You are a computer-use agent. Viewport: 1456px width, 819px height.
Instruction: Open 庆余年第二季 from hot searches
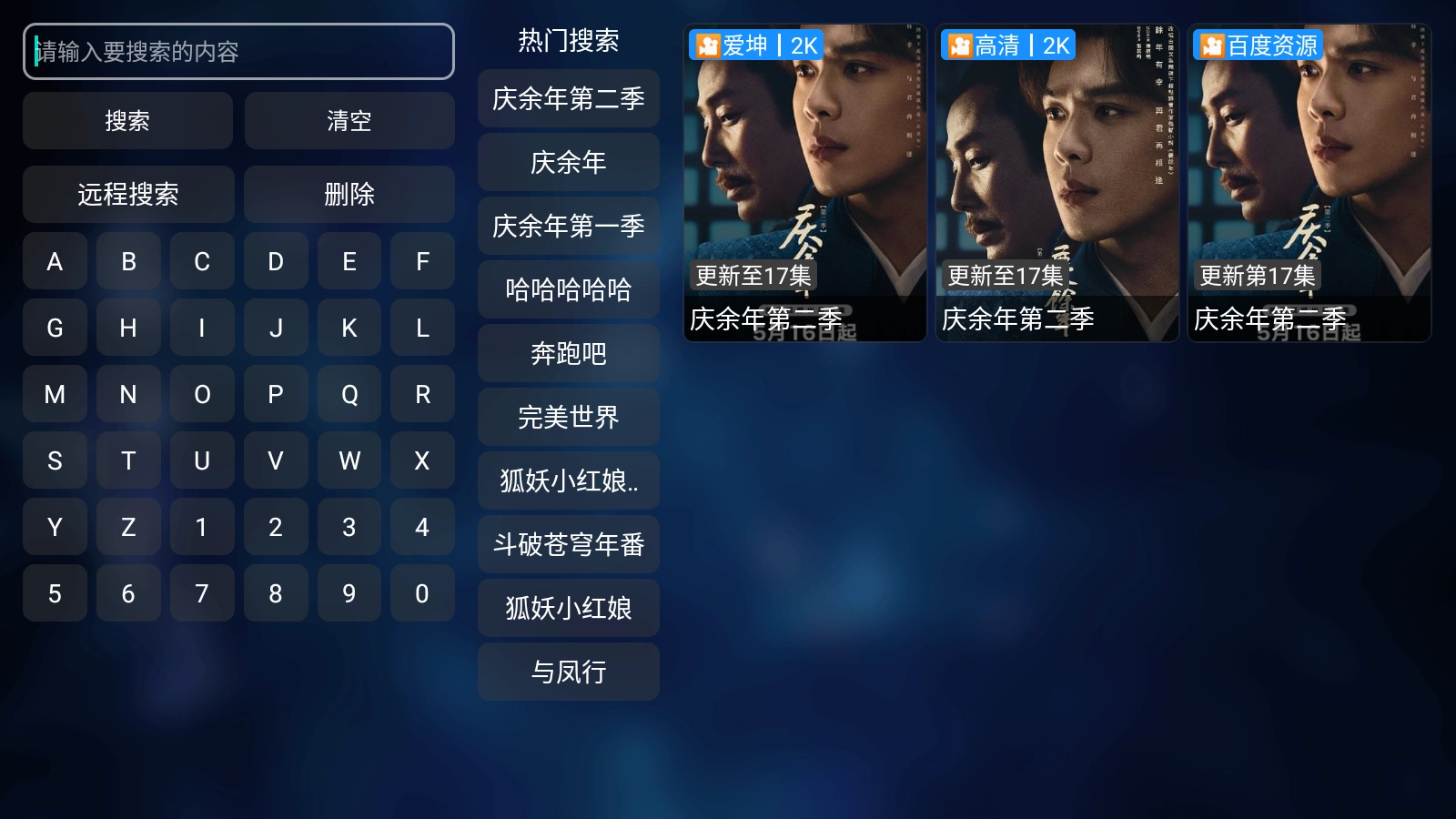point(568,100)
